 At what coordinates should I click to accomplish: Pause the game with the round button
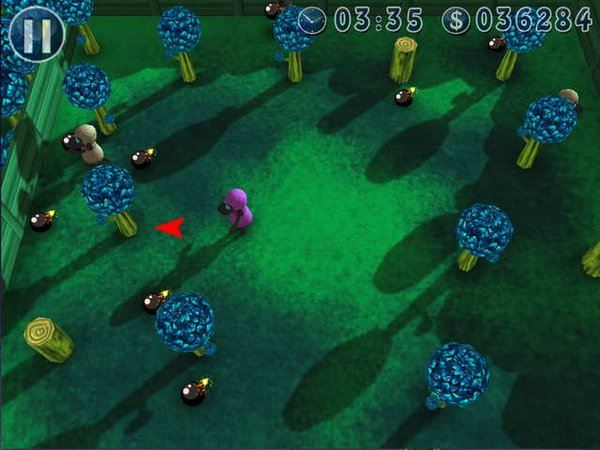(37, 34)
